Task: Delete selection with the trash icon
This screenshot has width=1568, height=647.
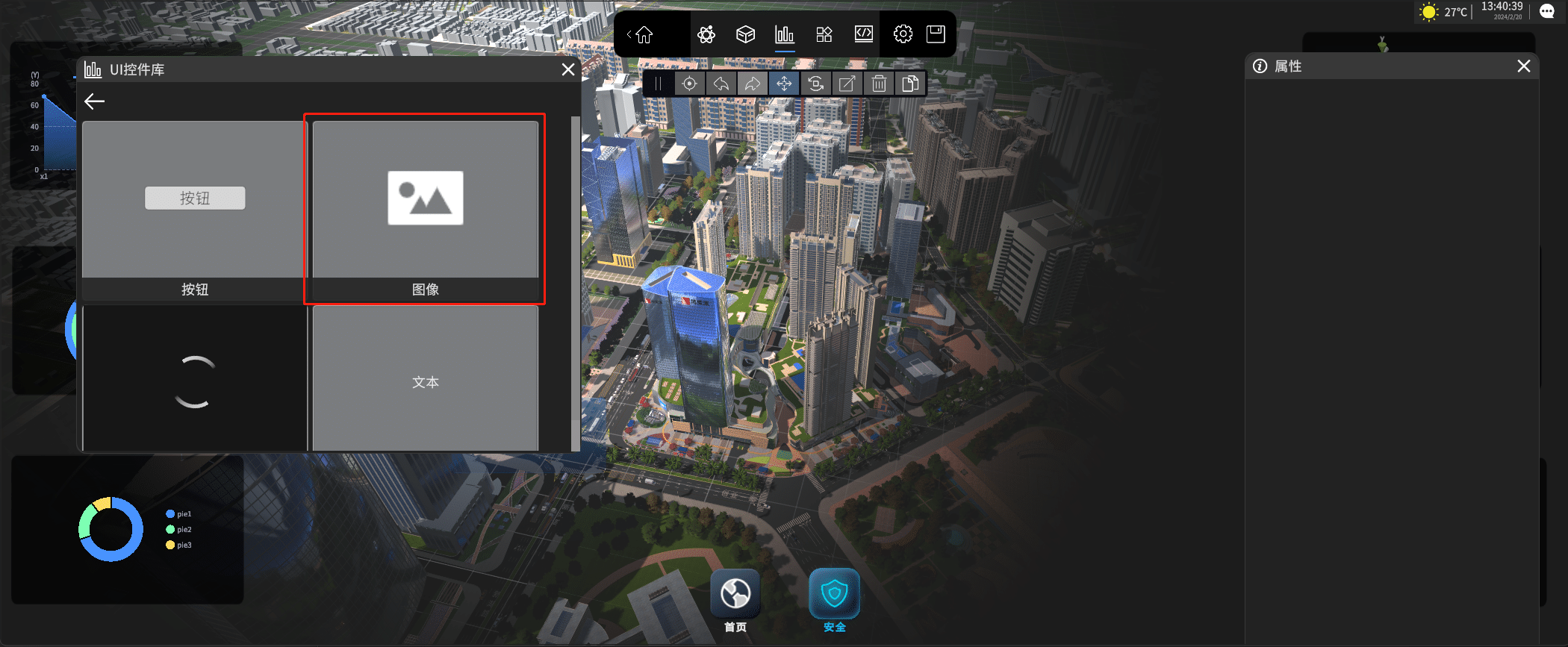Action: pos(879,84)
